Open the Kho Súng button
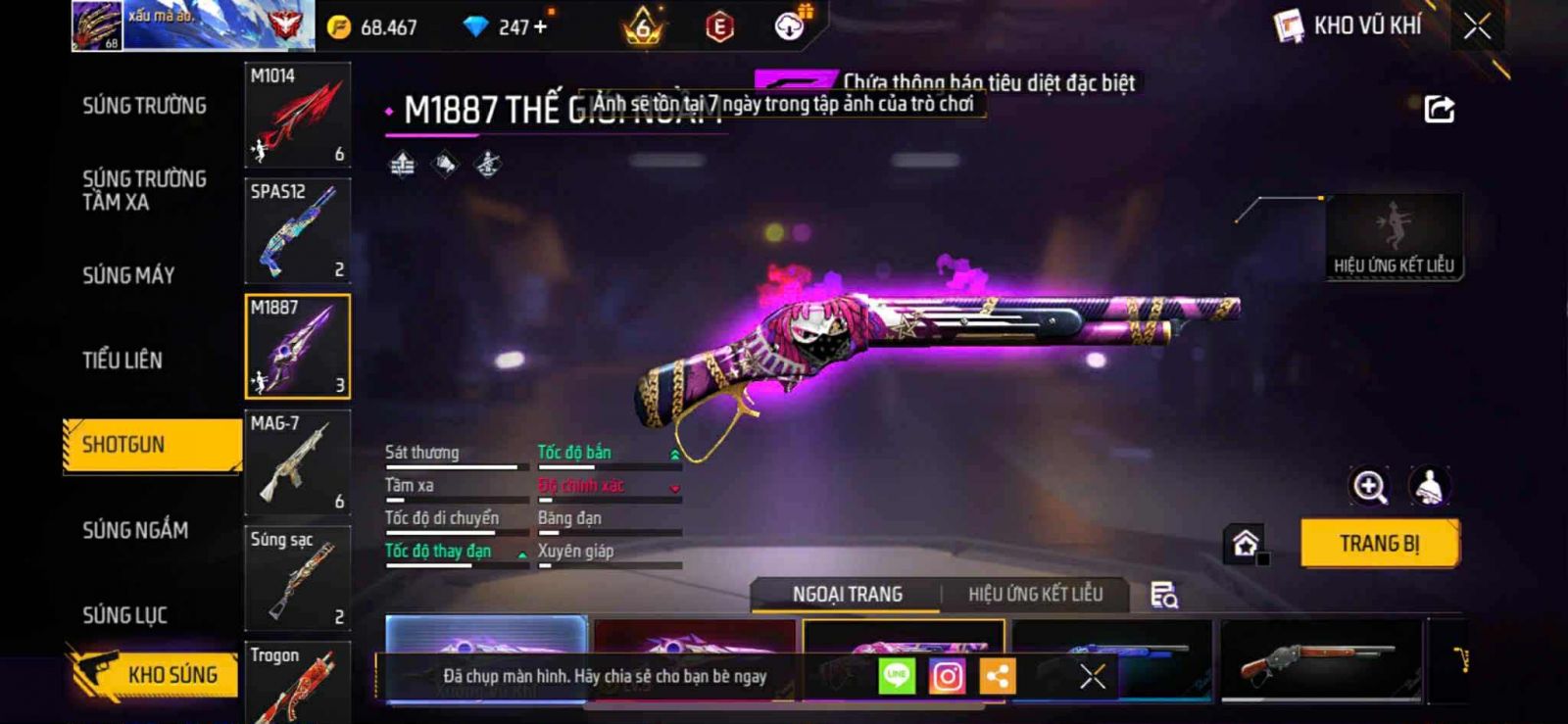 (x=154, y=674)
